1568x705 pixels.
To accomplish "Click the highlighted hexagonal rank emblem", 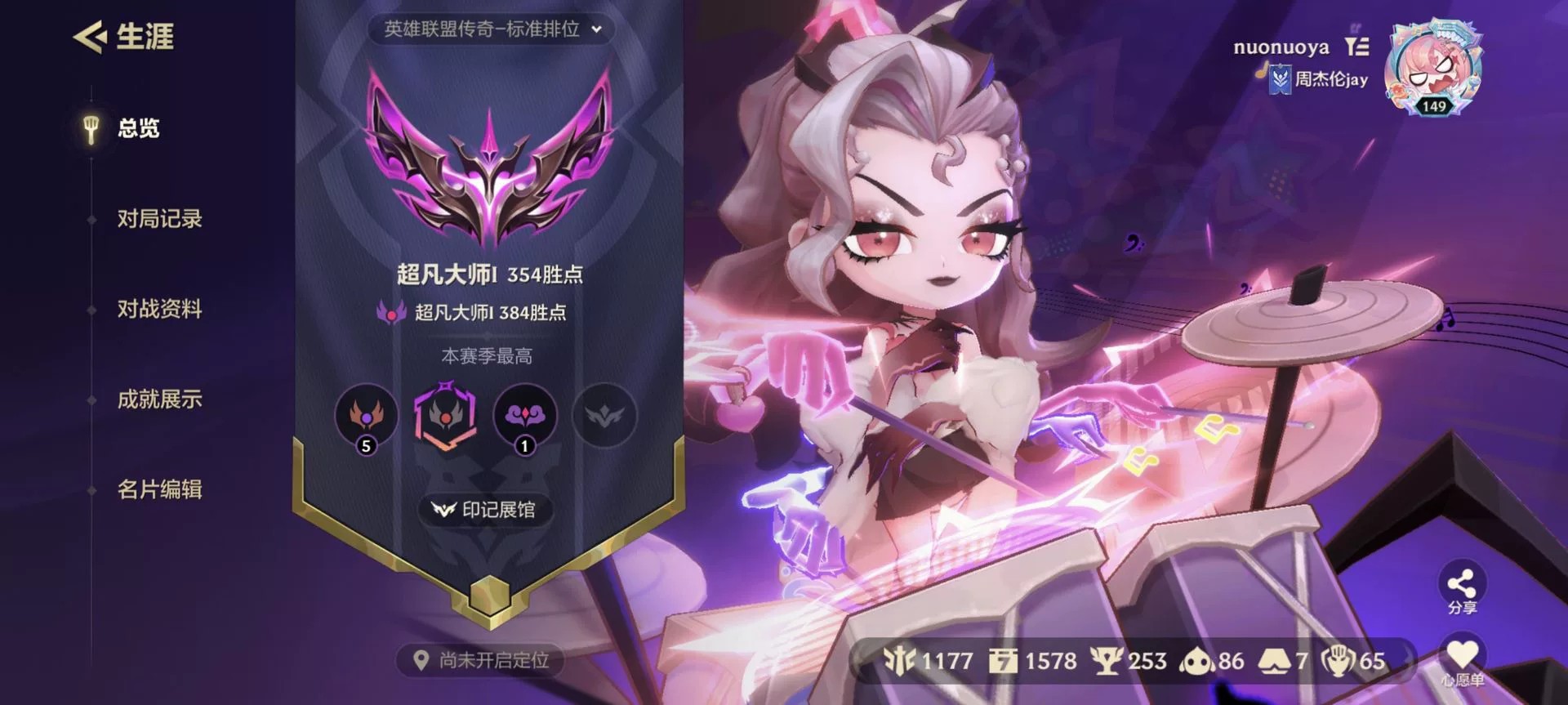I will point(446,418).
